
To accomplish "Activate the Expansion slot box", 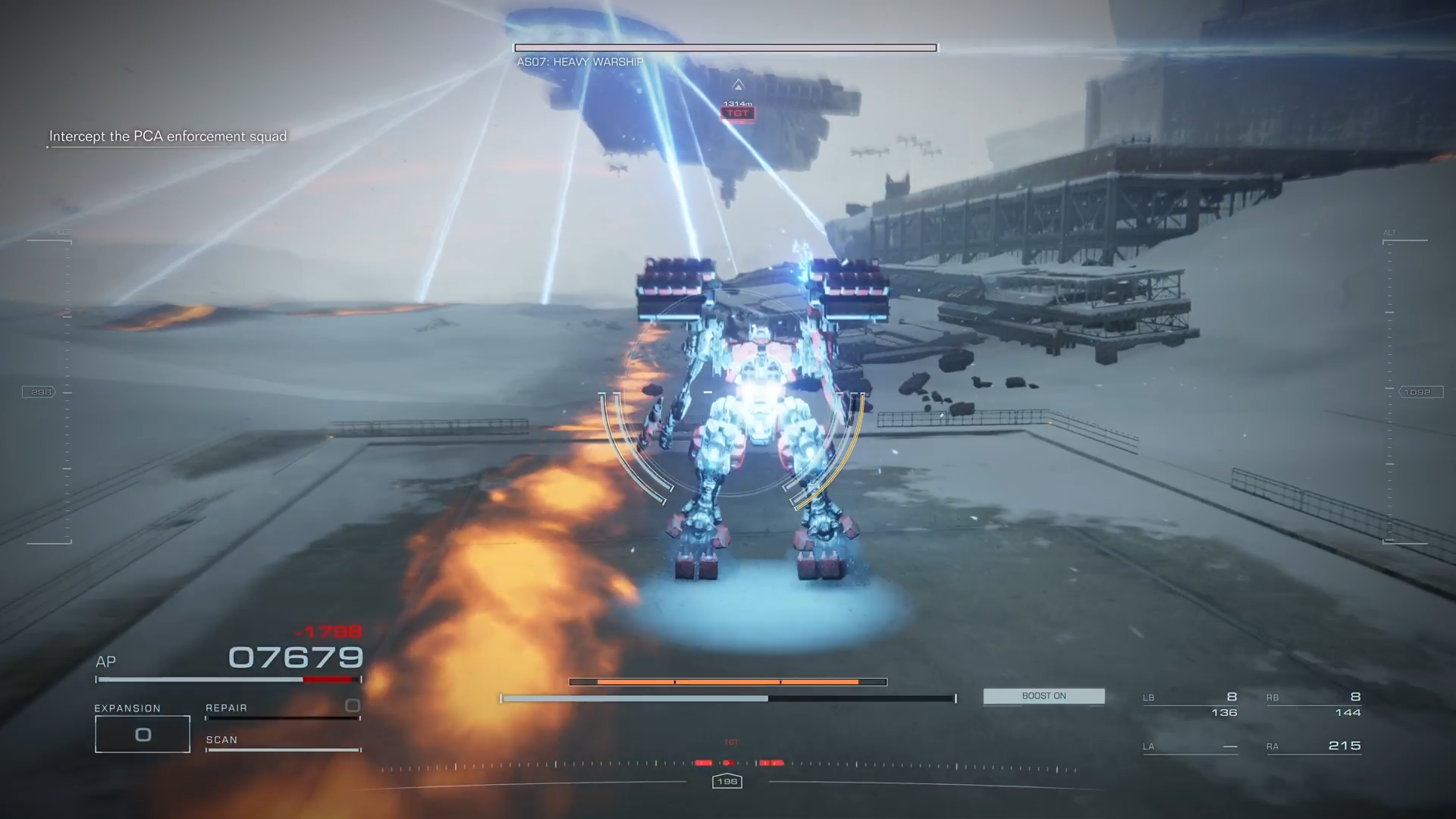I will pos(143,734).
